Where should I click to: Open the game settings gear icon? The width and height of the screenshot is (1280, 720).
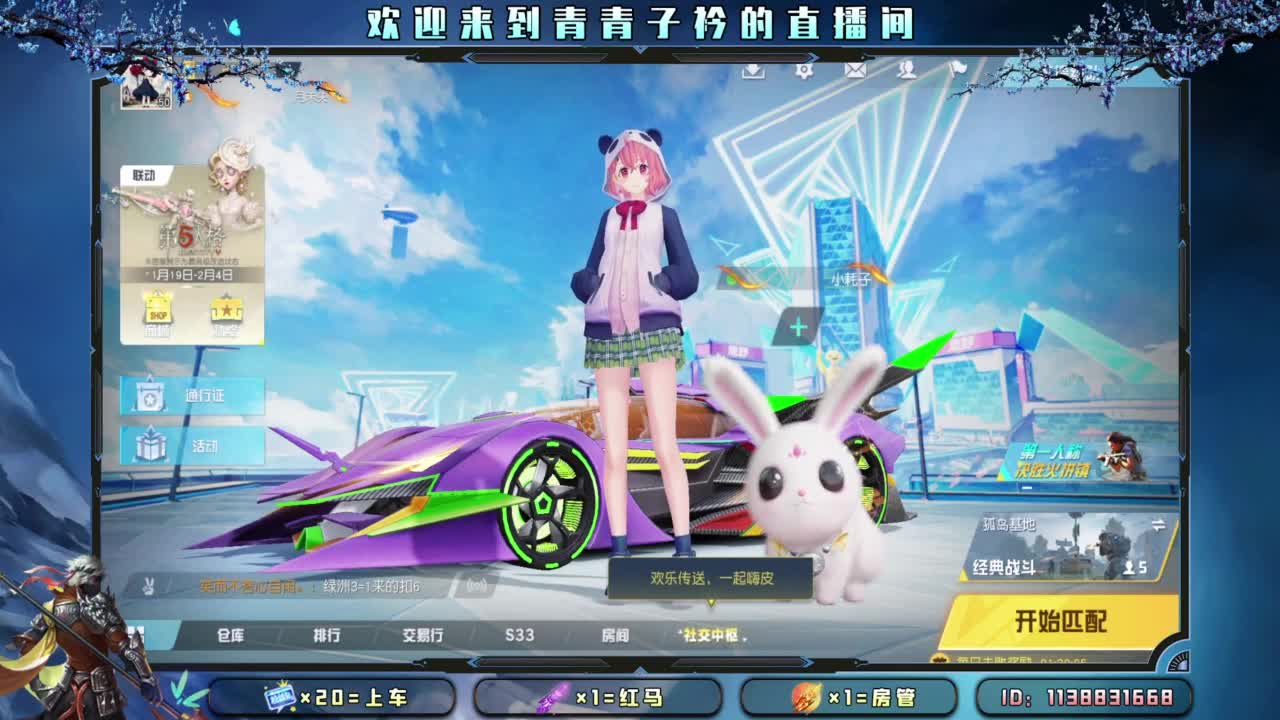tap(803, 72)
